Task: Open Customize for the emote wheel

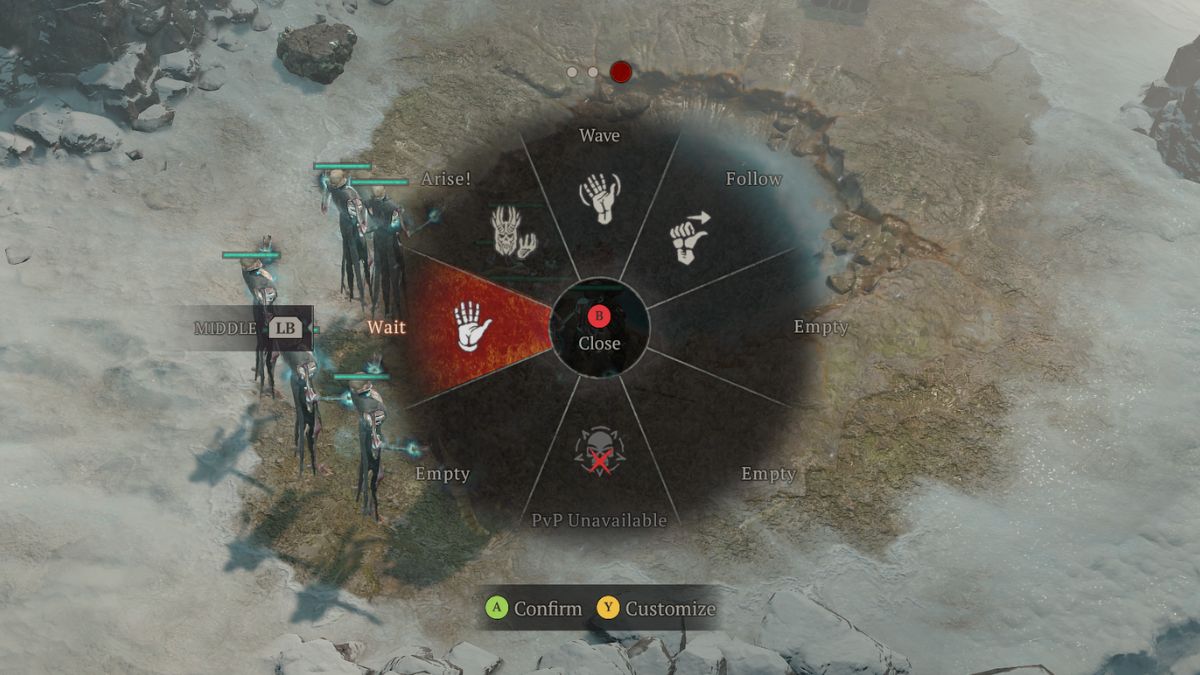Action: tap(657, 608)
